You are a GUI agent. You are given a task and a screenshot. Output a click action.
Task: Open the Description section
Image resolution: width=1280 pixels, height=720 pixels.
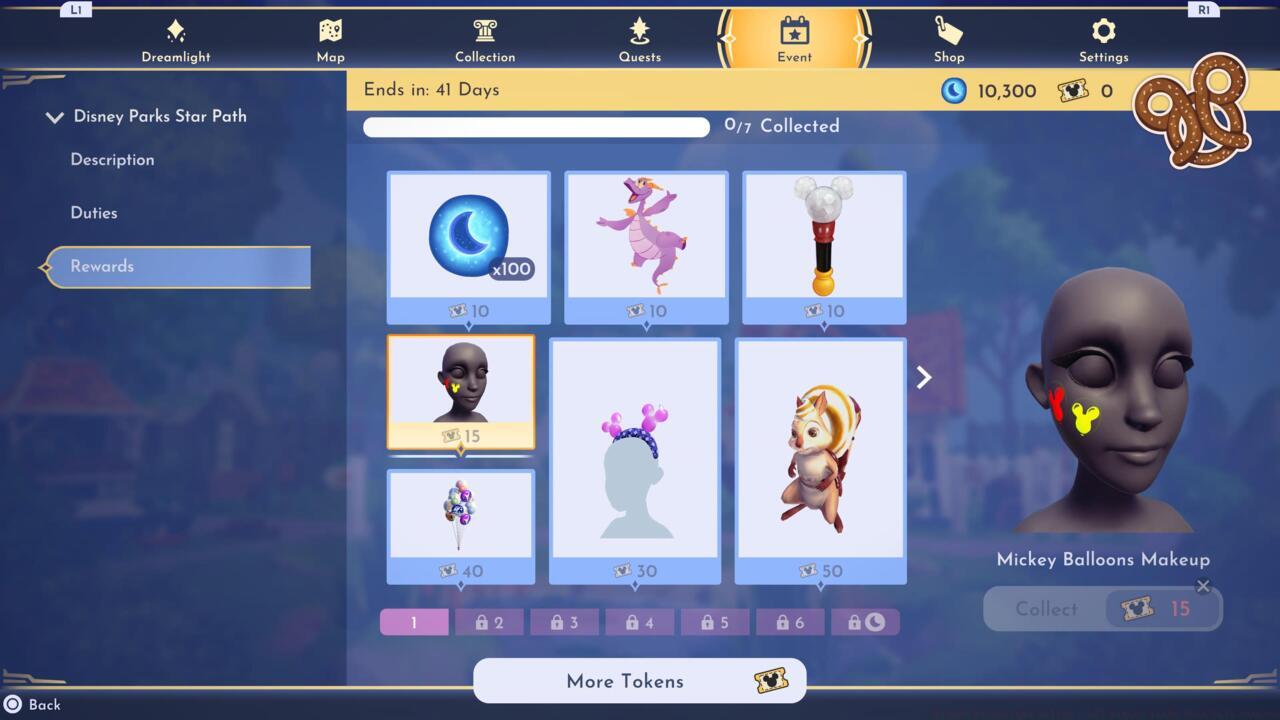pos(111,160)
